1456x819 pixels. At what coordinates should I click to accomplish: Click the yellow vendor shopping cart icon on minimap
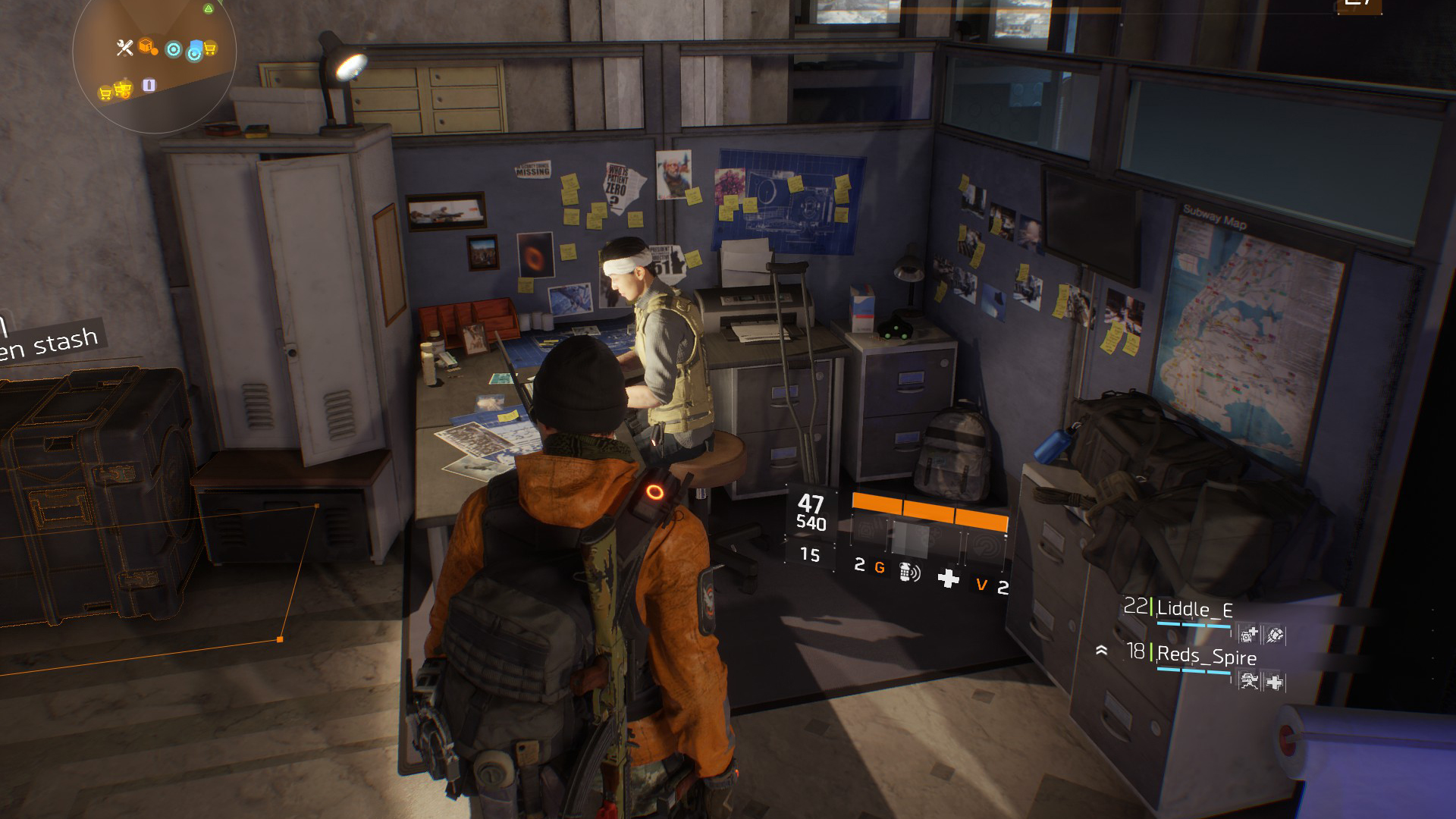(210, 48)
